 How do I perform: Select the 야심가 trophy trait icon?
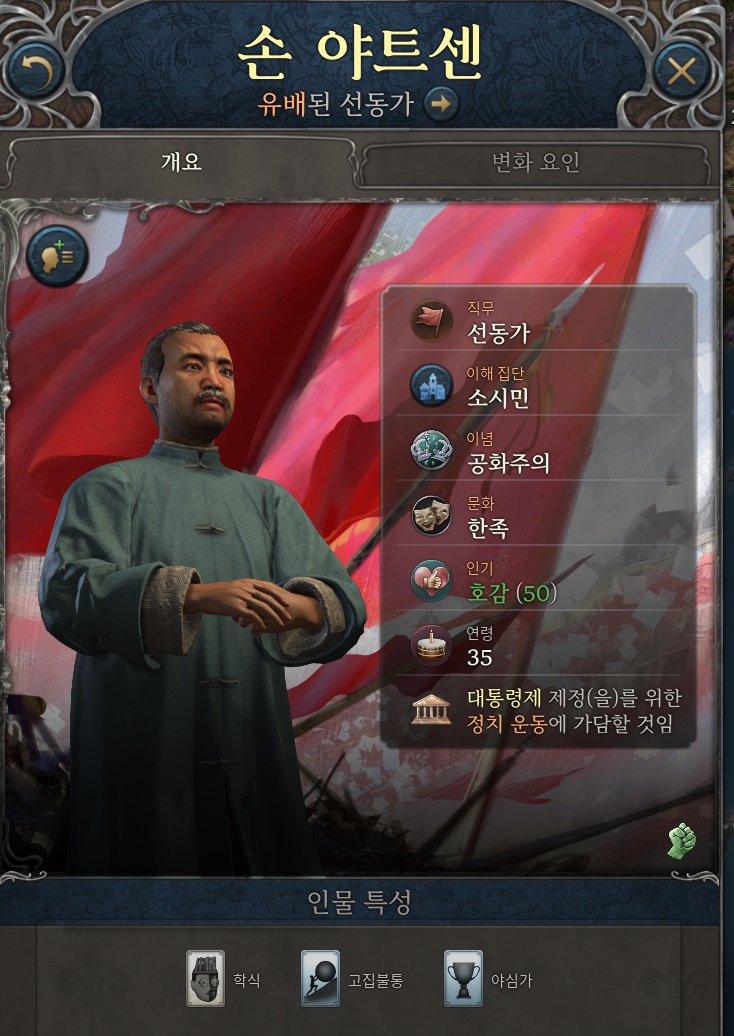[x=464, y=978]
